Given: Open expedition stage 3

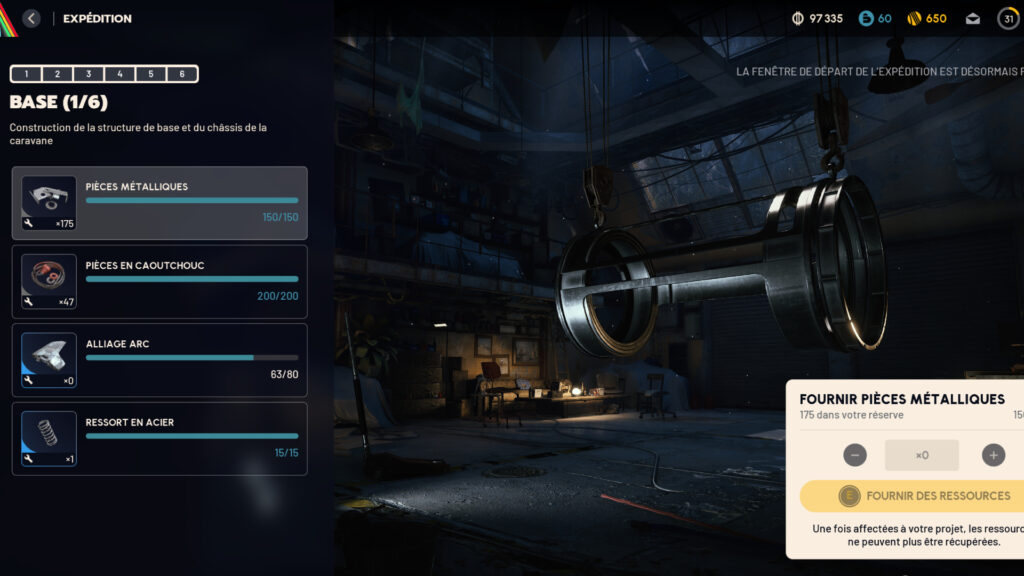Looking at the screenshot, I should 89,74.
